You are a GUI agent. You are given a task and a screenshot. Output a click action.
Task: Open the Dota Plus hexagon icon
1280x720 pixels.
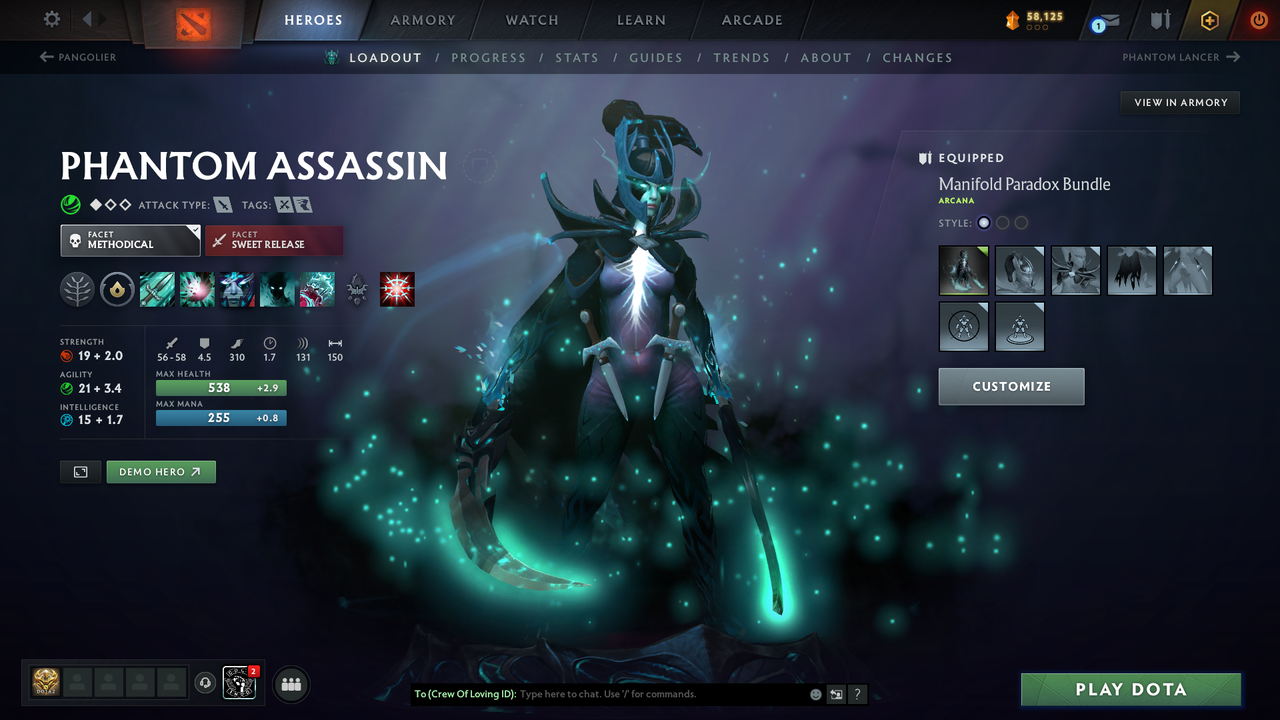coord(1209,19)
